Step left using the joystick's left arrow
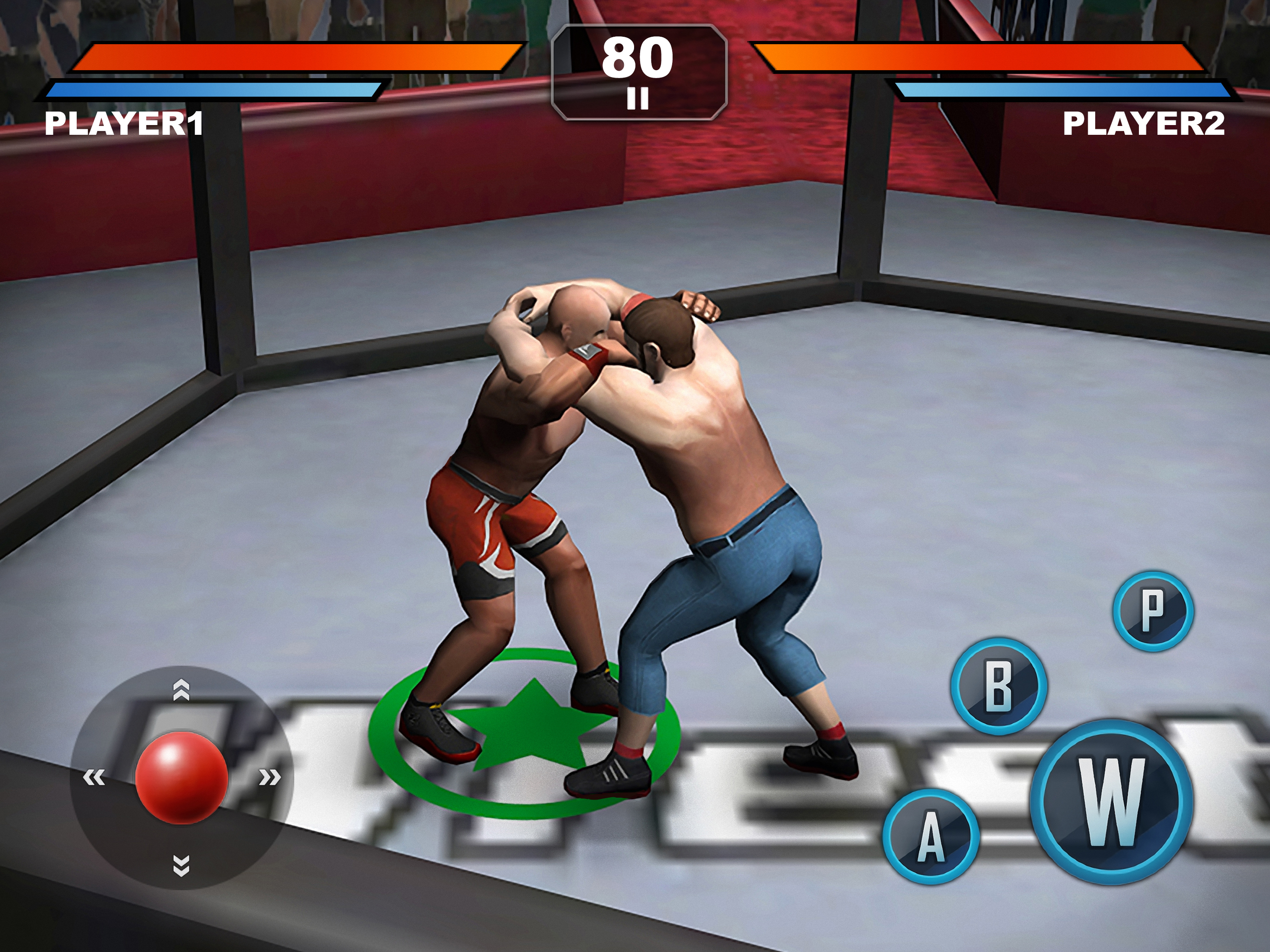1270x952 pixels. click(x=94, y=778)
